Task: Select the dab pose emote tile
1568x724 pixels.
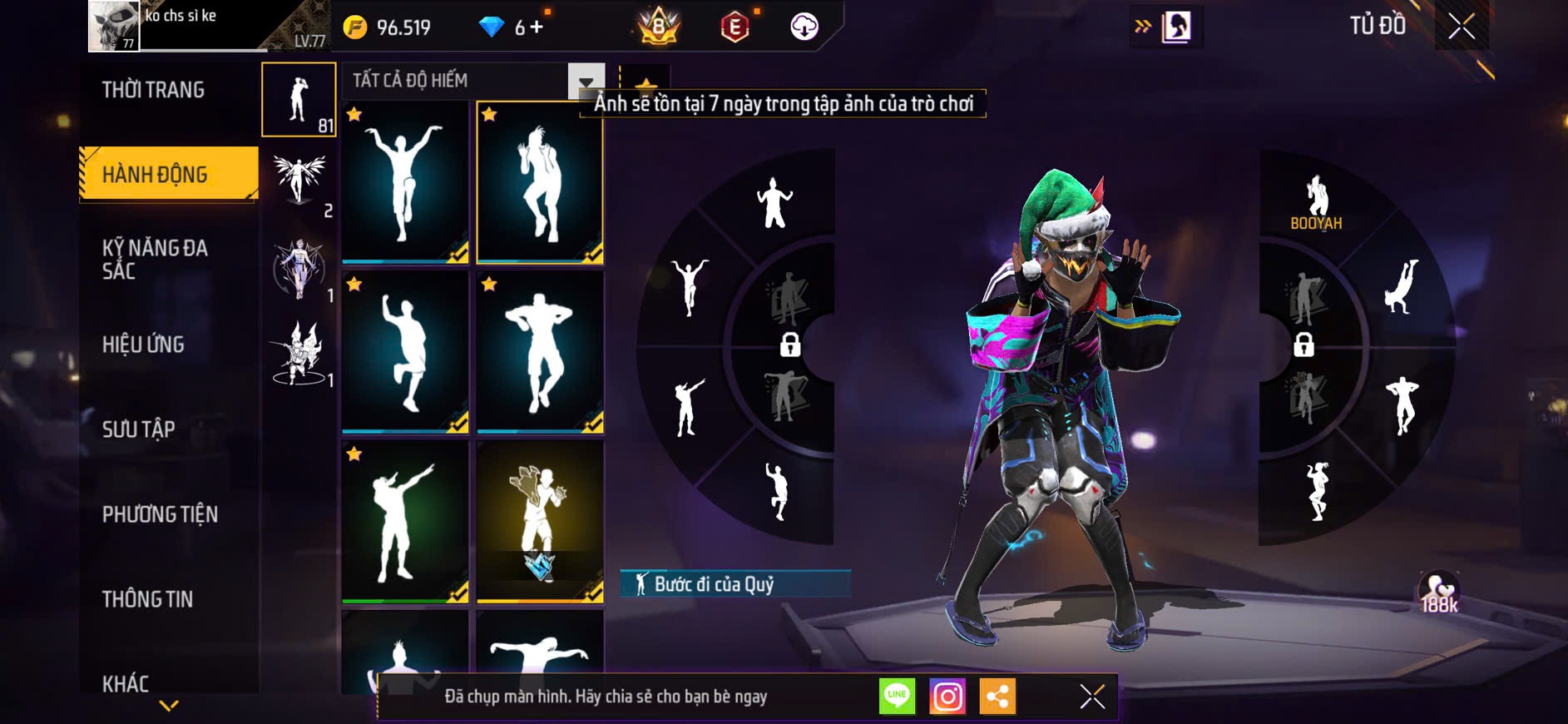Action: (405, 521)
